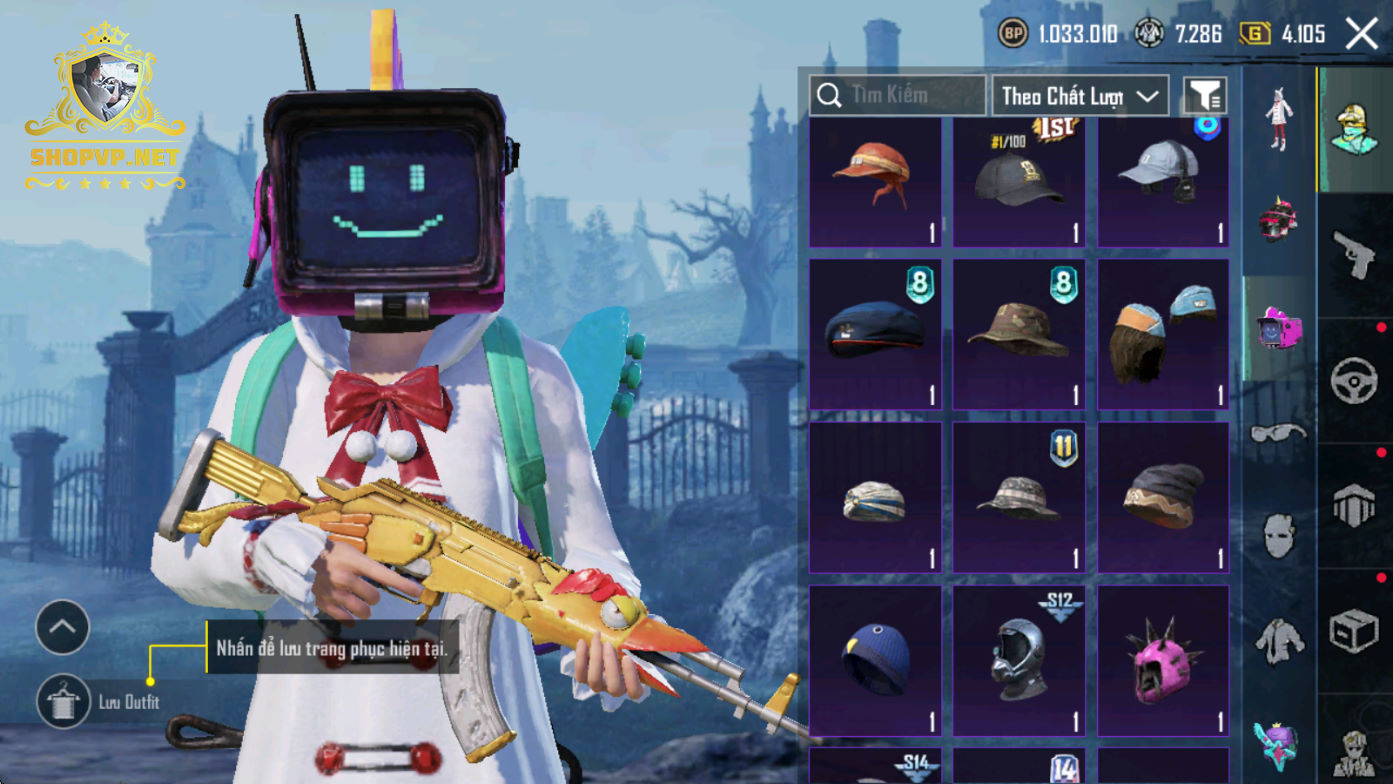
Task: Pick the camouflage bucket hat
Action: pyautogui.click(x=1019, y=334)
